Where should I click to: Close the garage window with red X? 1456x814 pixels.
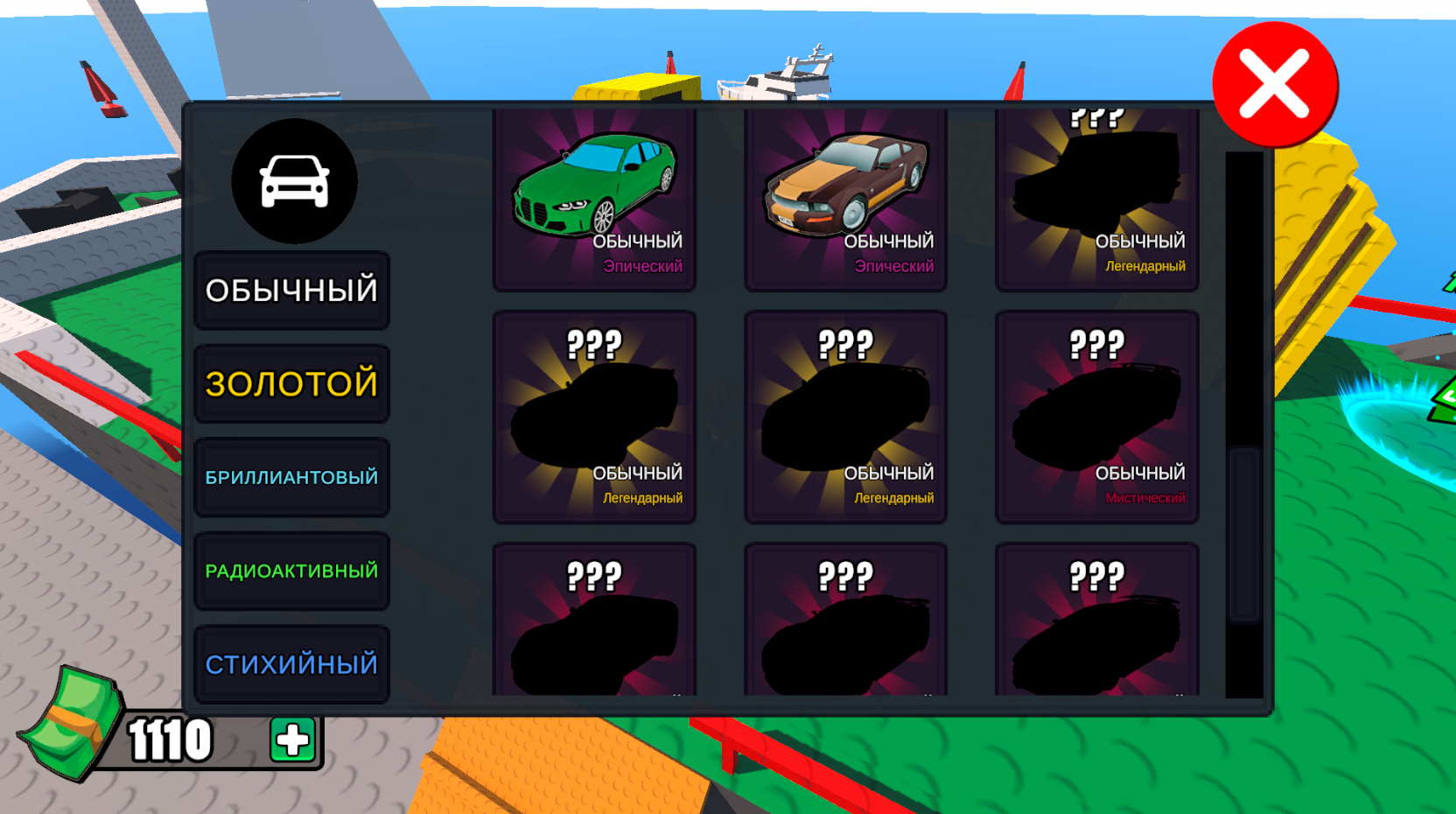click(1274, 84)
